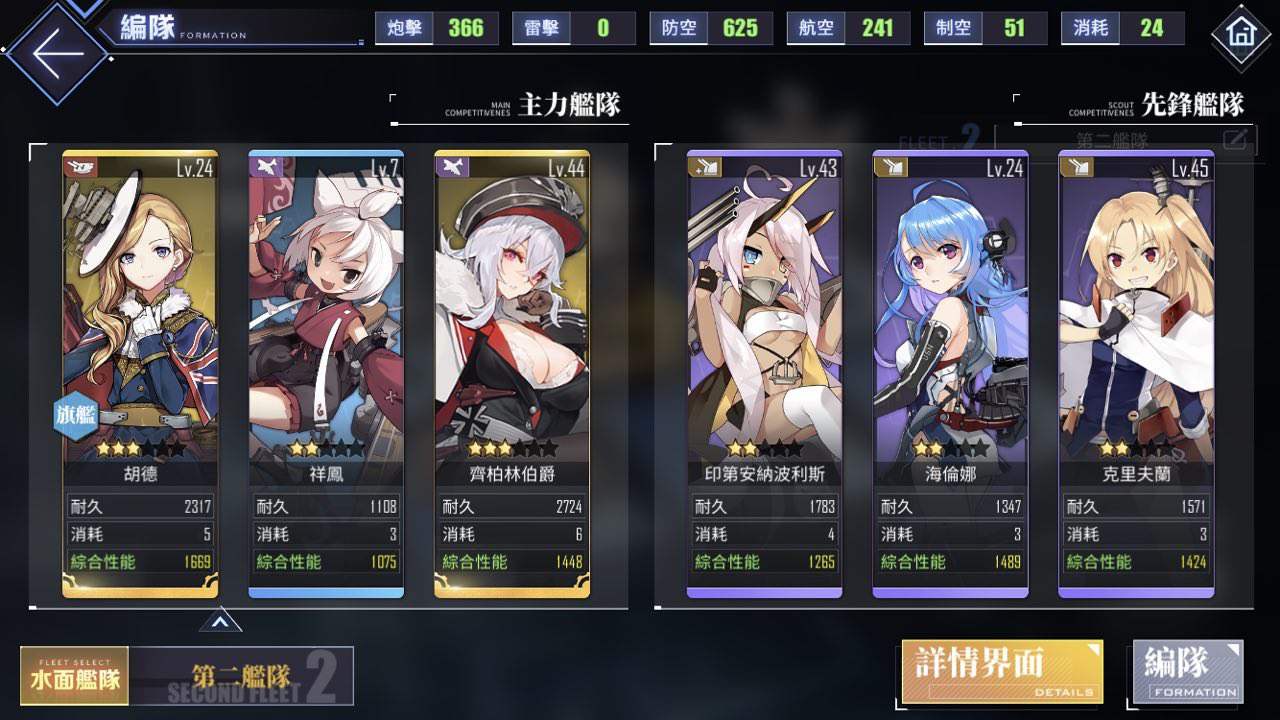Open the 詳情界面 details view
Image resolution: width=1280 pixels, height=720 pixels.
pos(1002,672)
